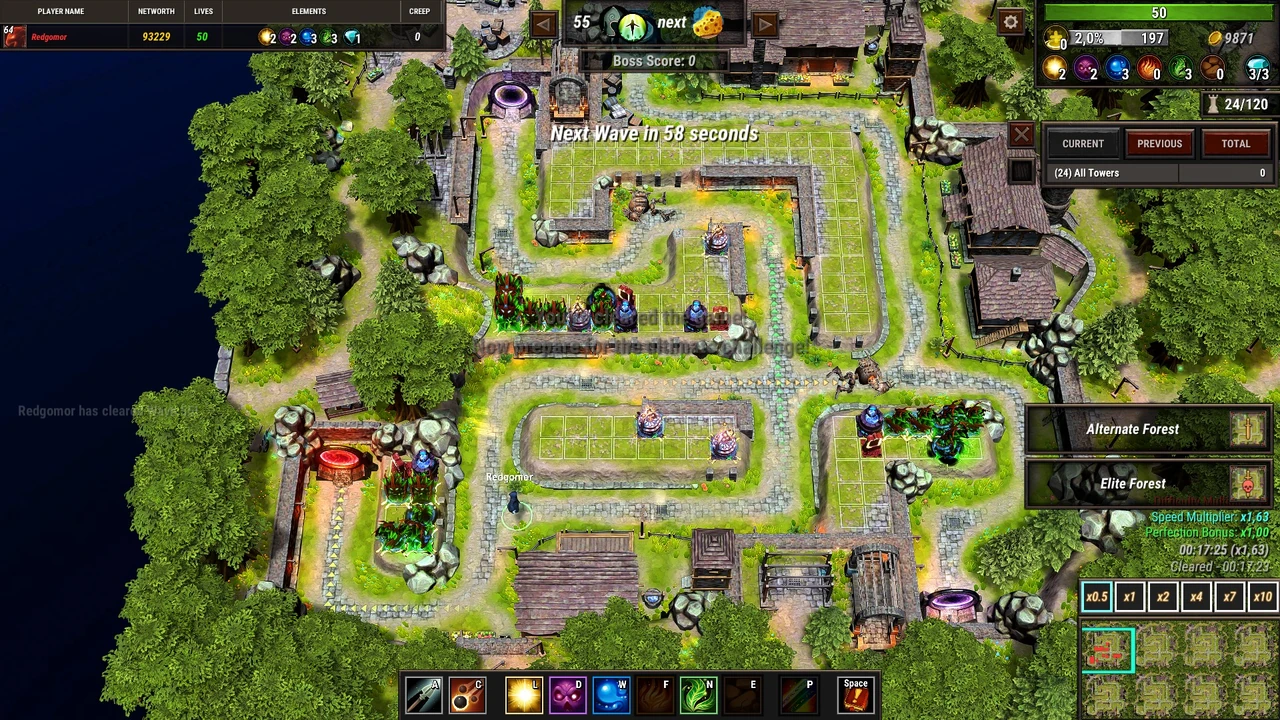
Task: Click the right arrow on the wave preview
Action: pyautogui.click(x=765, y=22)
